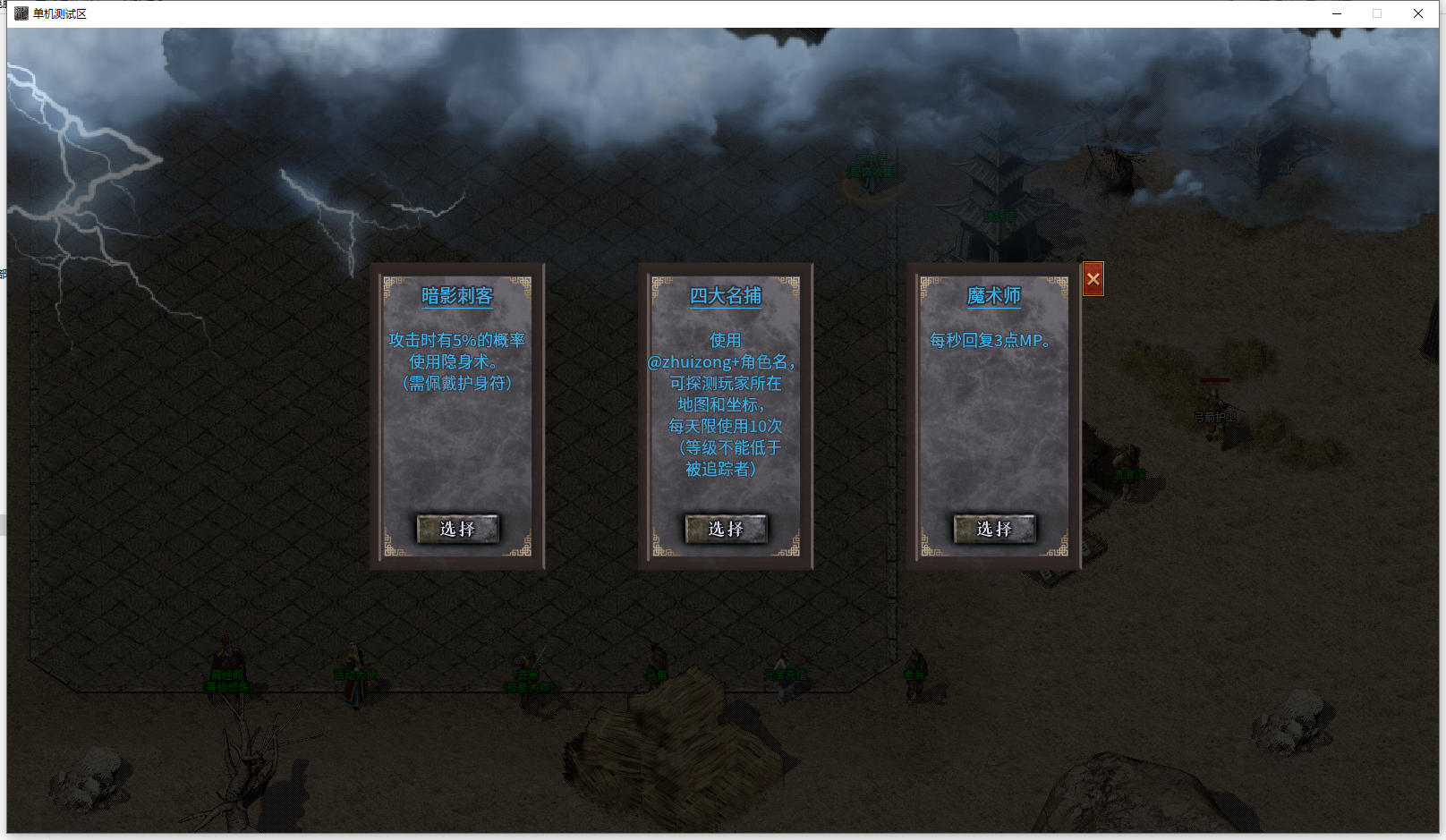This screenshot has height=840, width=1446.
Task: Choose 选择 under the 暗影刺客 card
Action: 457,529
